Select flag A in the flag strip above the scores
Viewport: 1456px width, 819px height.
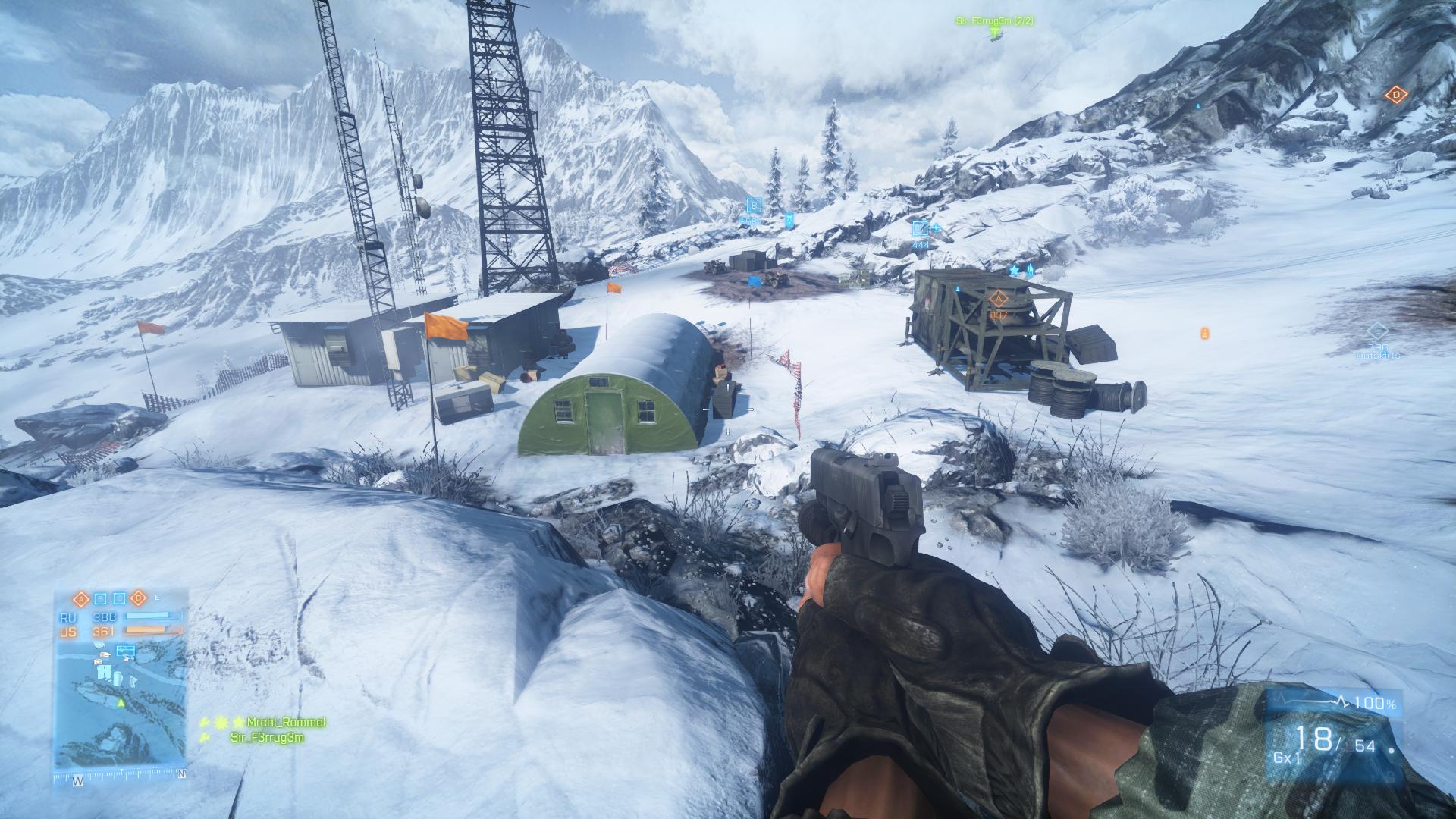coord(80,598)
